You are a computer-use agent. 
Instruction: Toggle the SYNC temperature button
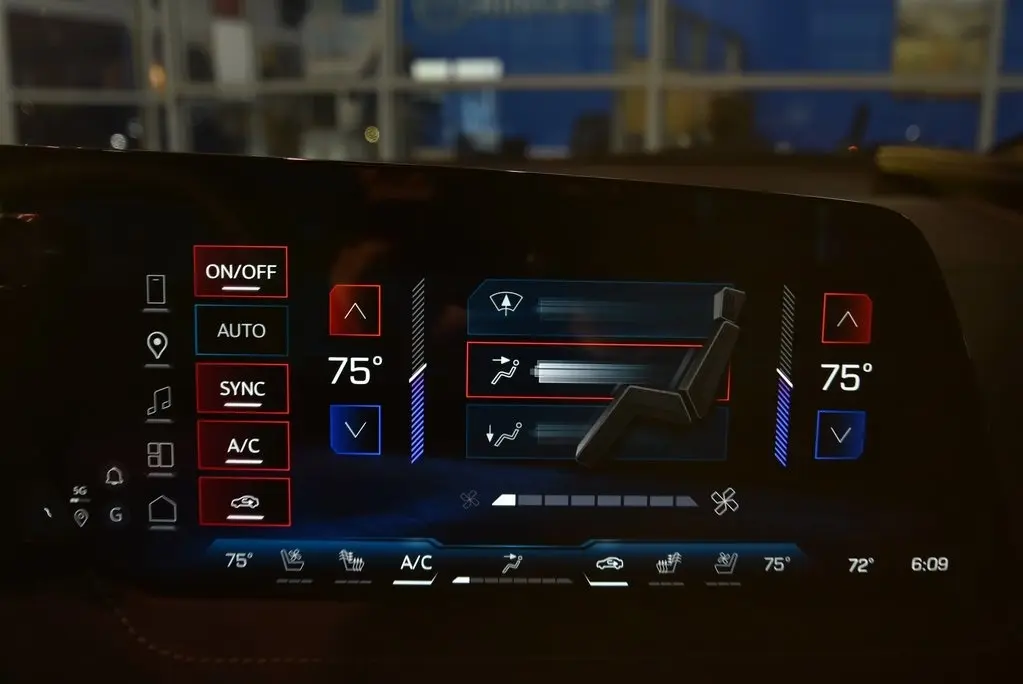click(242, 389)
